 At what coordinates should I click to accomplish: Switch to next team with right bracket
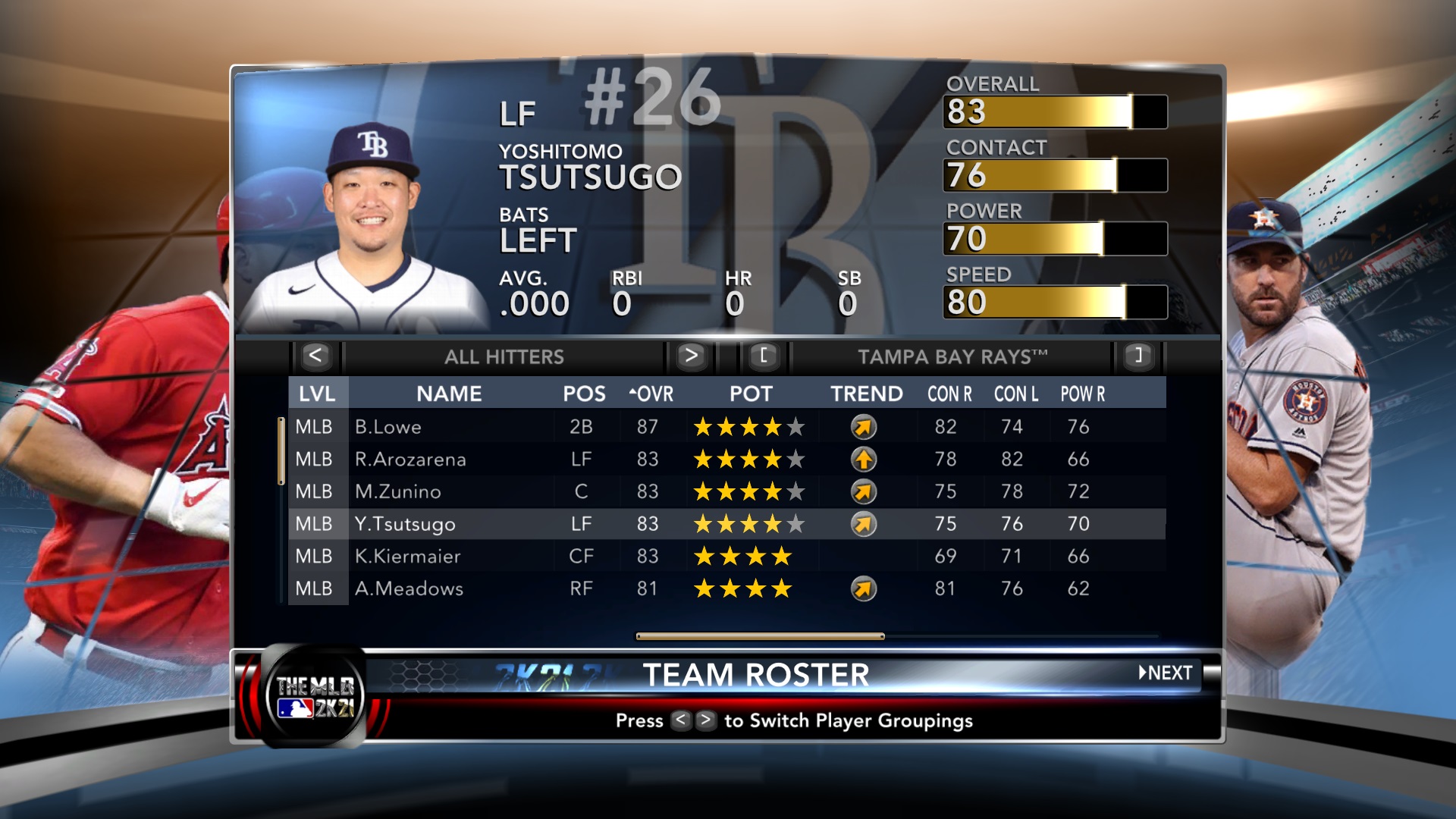click(x=1137, y=356)
